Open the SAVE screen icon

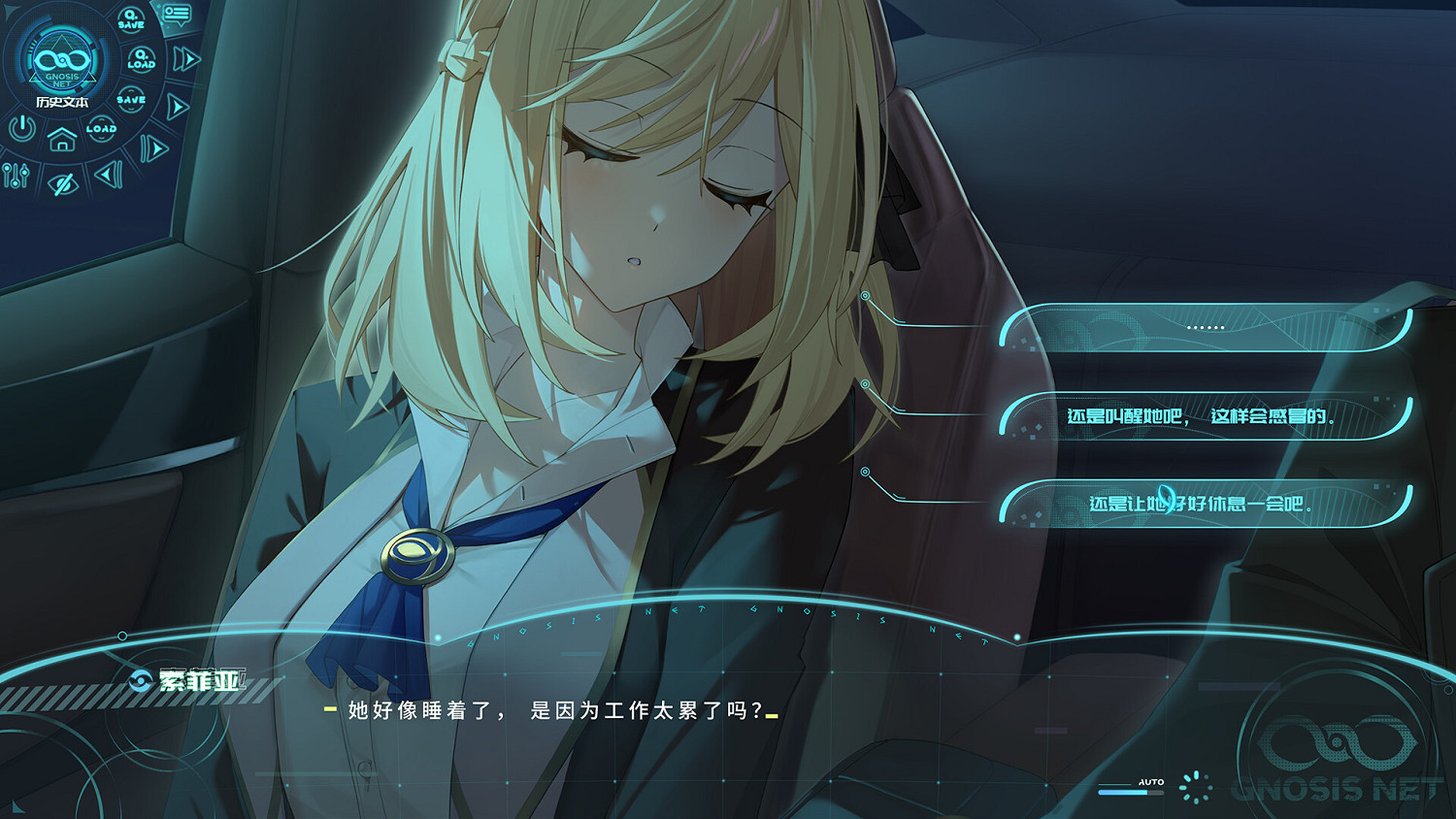[x=132, y=98]
